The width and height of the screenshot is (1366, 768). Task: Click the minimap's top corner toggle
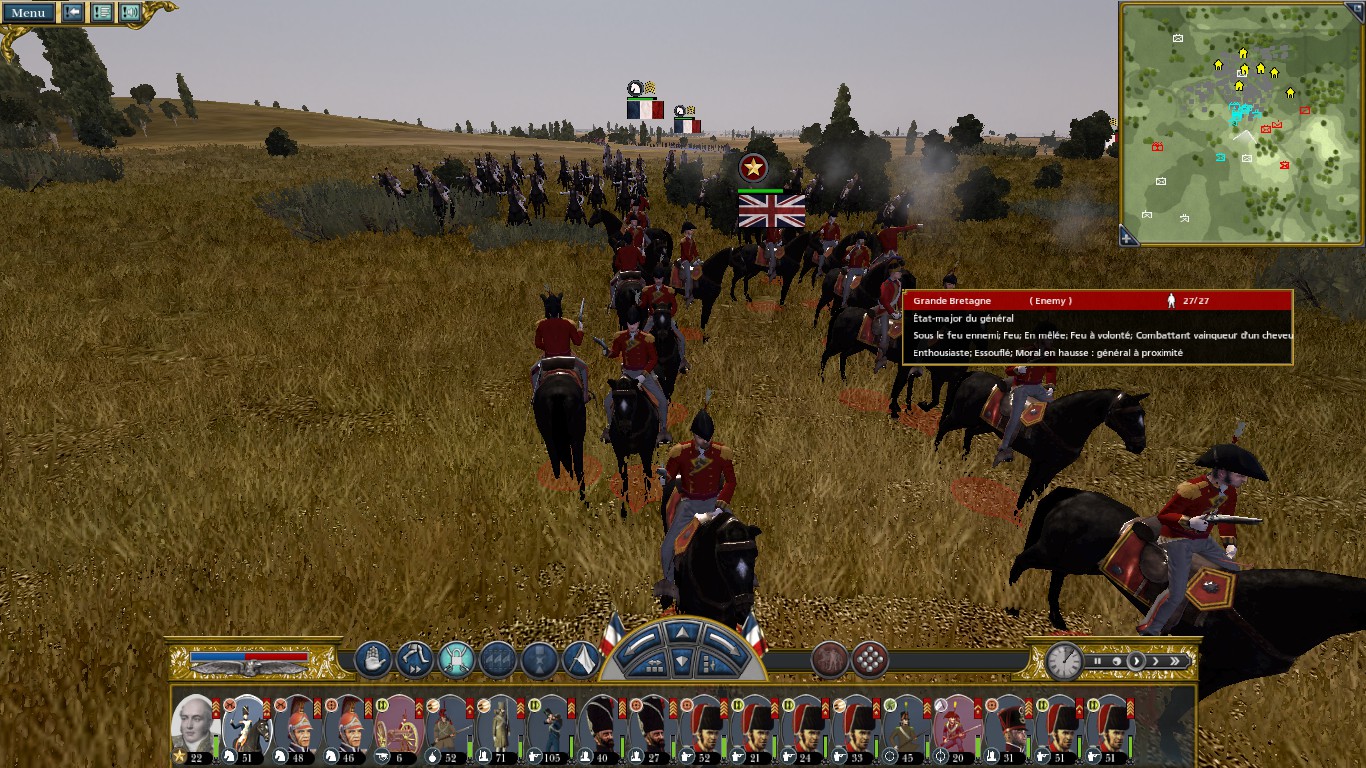click(1354, 12)
